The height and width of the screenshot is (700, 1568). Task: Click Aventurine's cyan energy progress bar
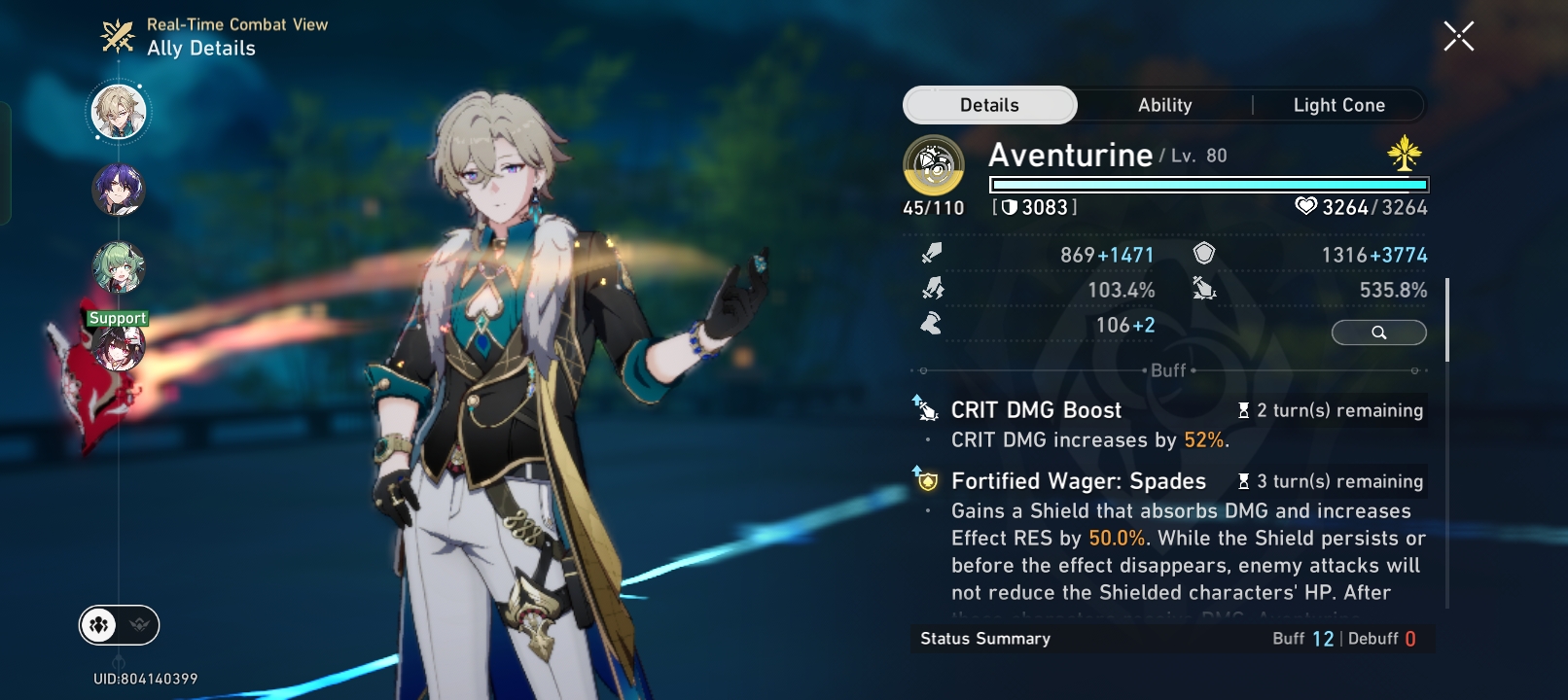coord(1206,183)
